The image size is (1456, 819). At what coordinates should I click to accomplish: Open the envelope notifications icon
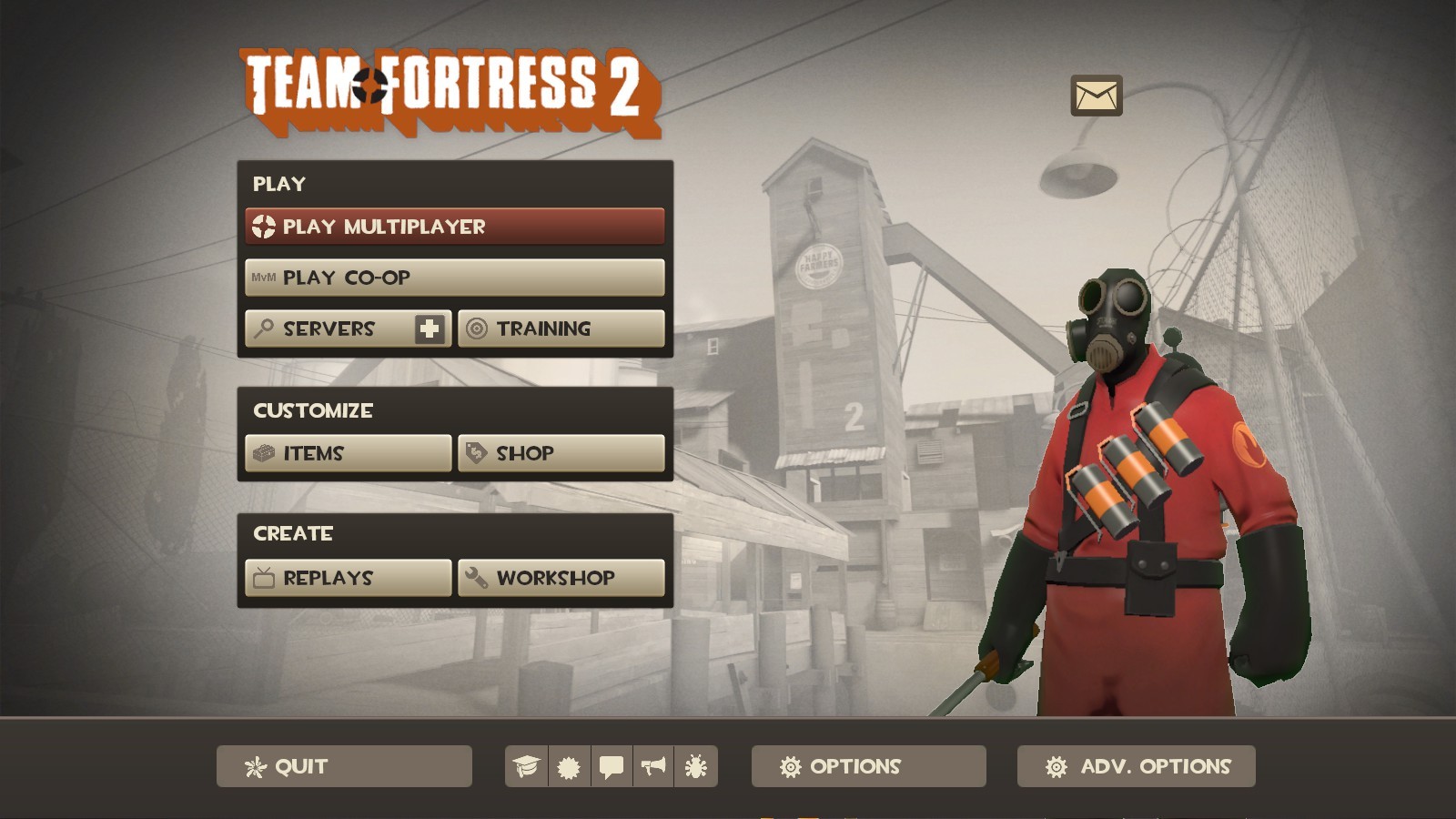[1095, 94]
